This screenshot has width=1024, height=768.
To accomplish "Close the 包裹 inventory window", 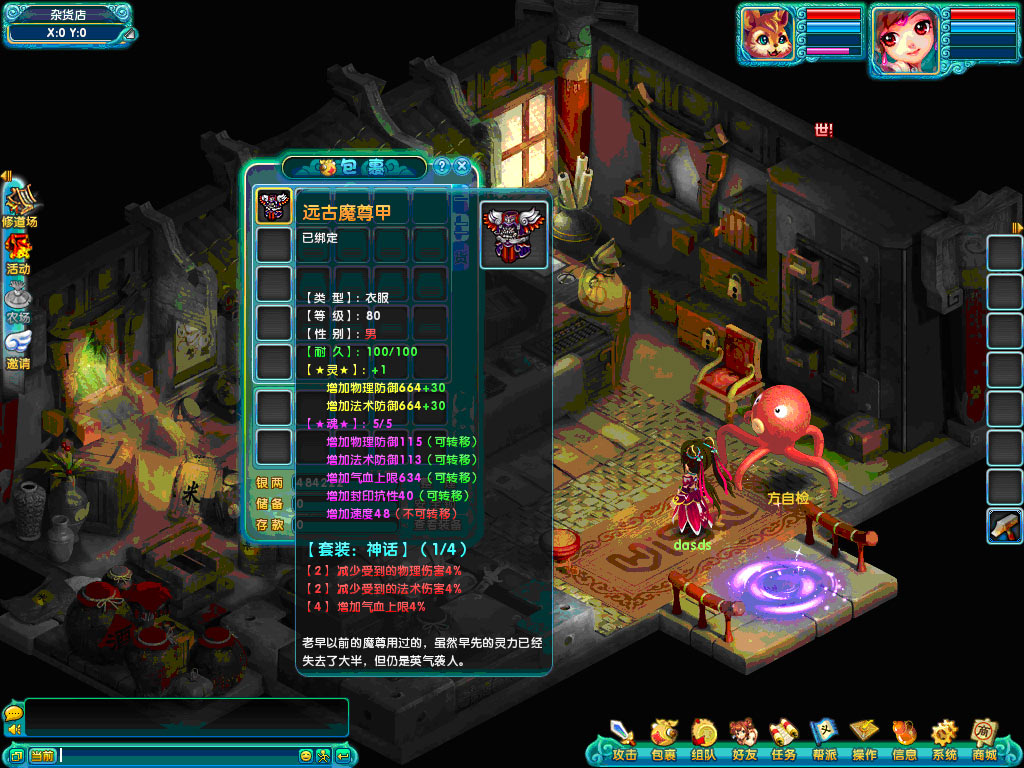I will (462, 166).
